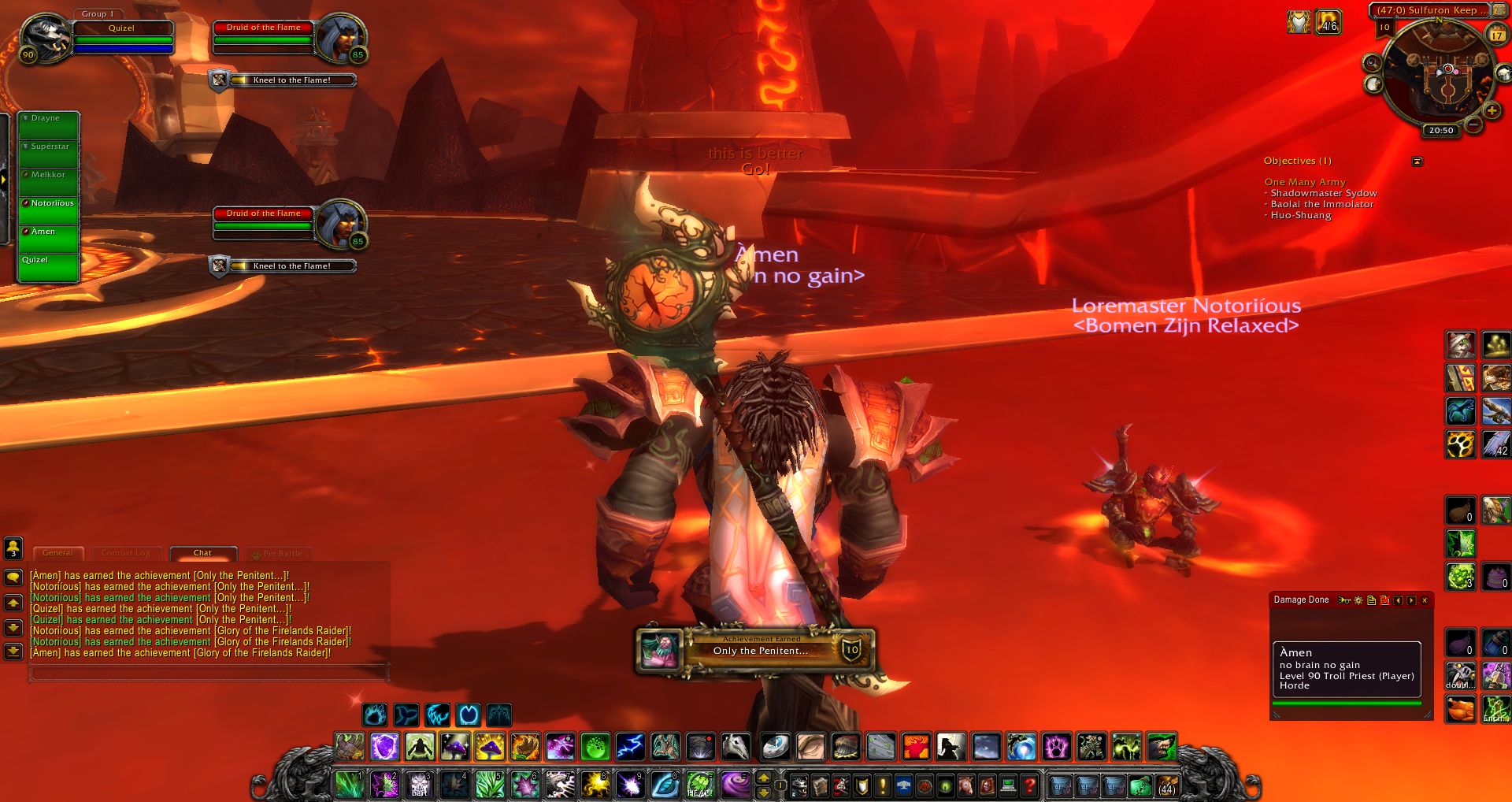1512x802 pixels.
Task: Click the Only the Penitent achievement toast
Action: pyautogui.click(x=756, y=650)
